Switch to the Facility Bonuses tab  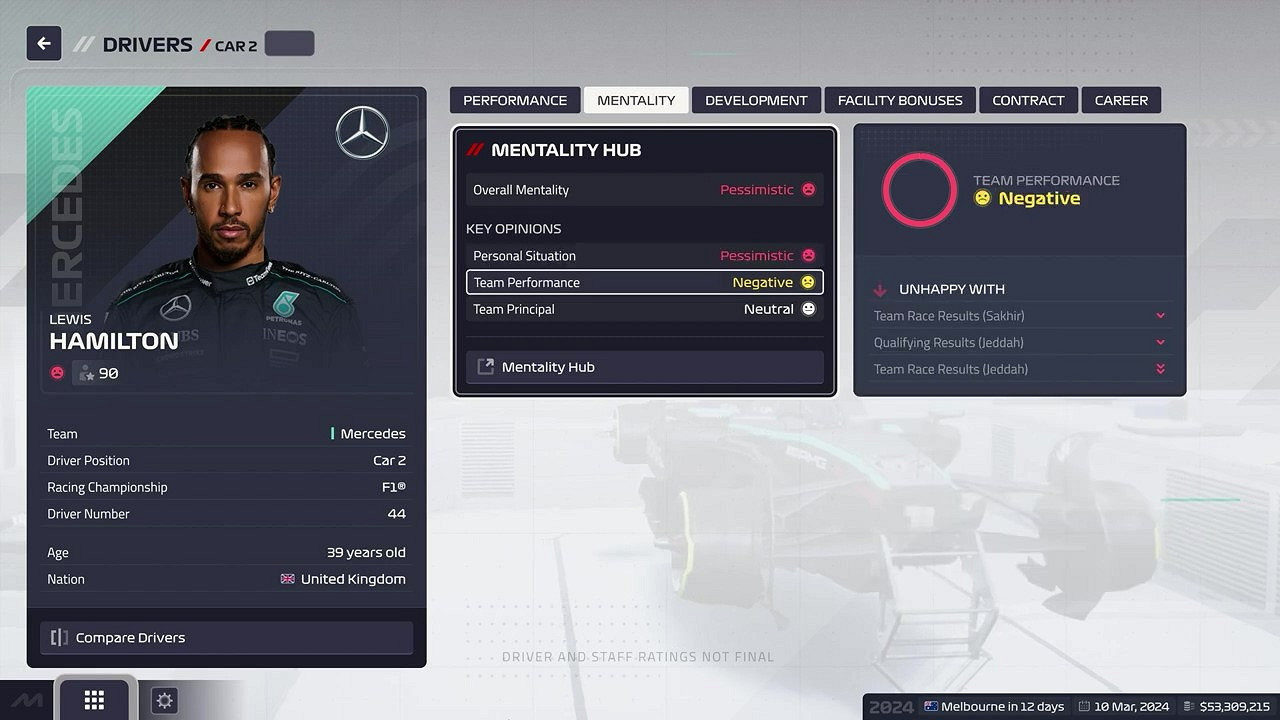(899, 100)
